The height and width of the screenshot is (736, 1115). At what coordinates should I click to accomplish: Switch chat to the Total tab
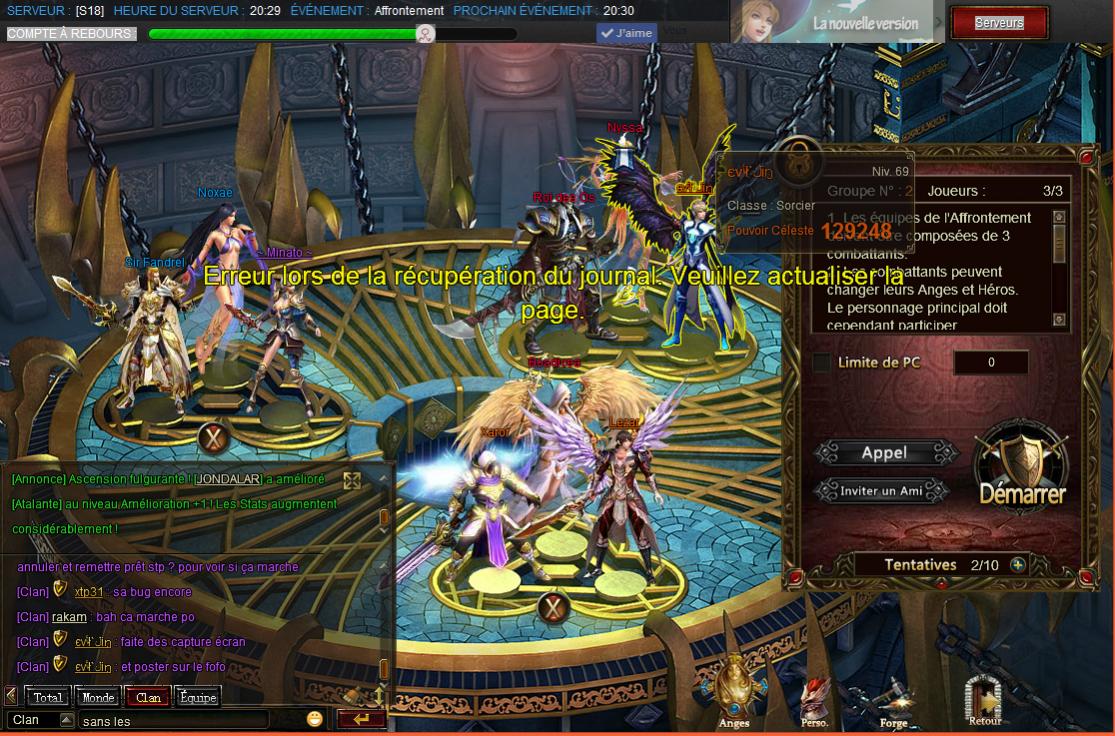[47, 697]
